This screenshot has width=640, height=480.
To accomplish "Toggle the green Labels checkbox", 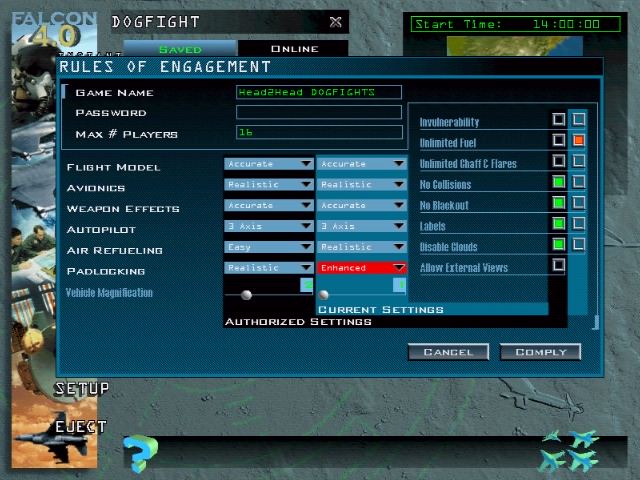I will 559,225.
